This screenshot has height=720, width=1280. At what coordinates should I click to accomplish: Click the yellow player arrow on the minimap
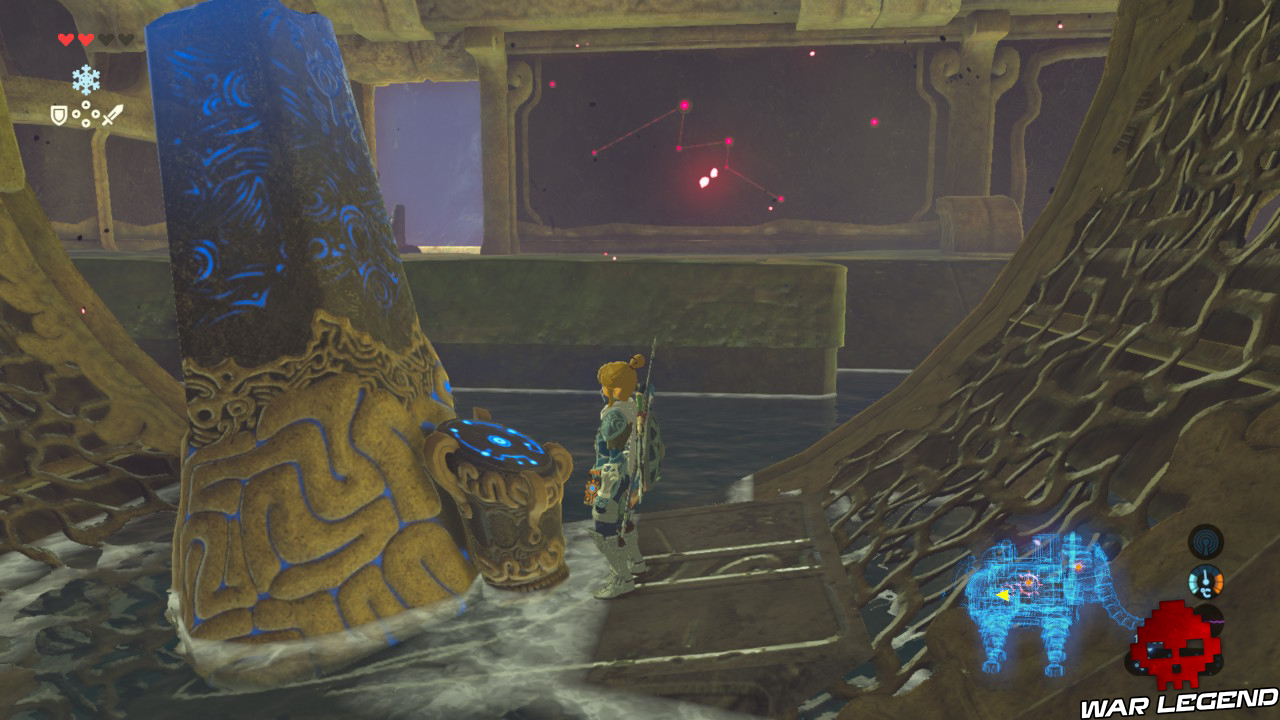(x=1004, y=593)
